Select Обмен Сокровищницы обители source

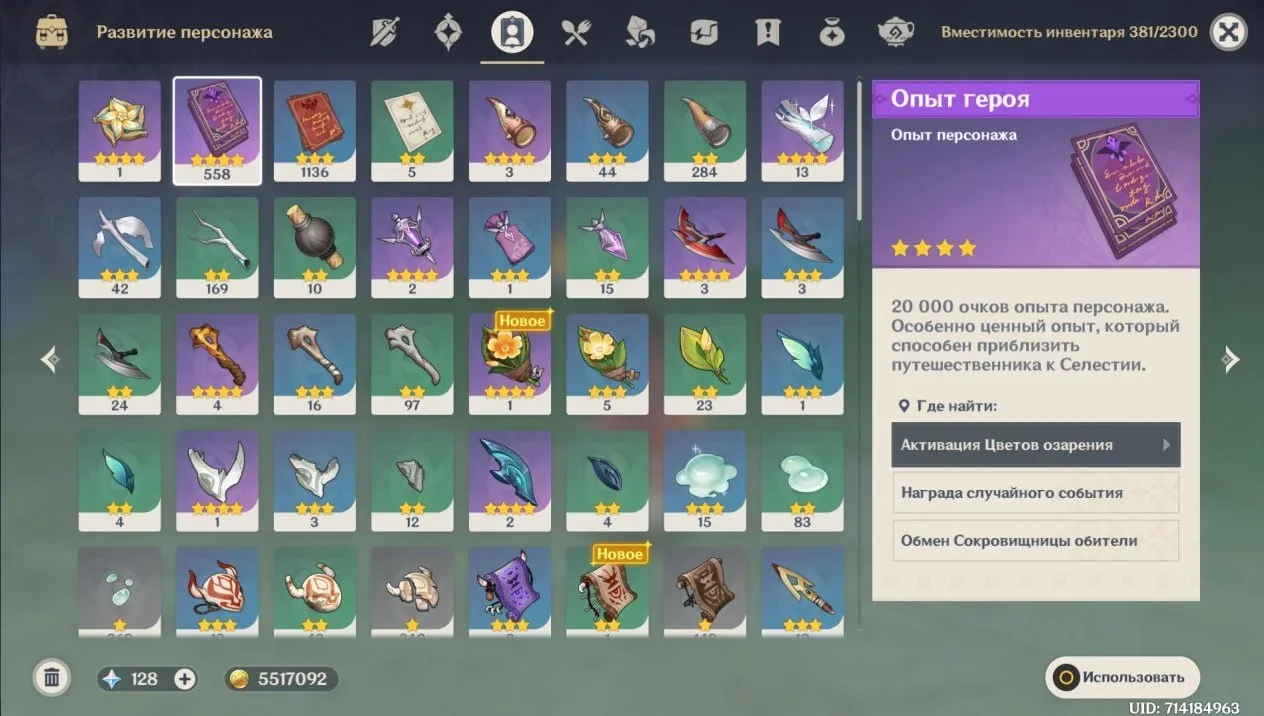coord(1035,541)
